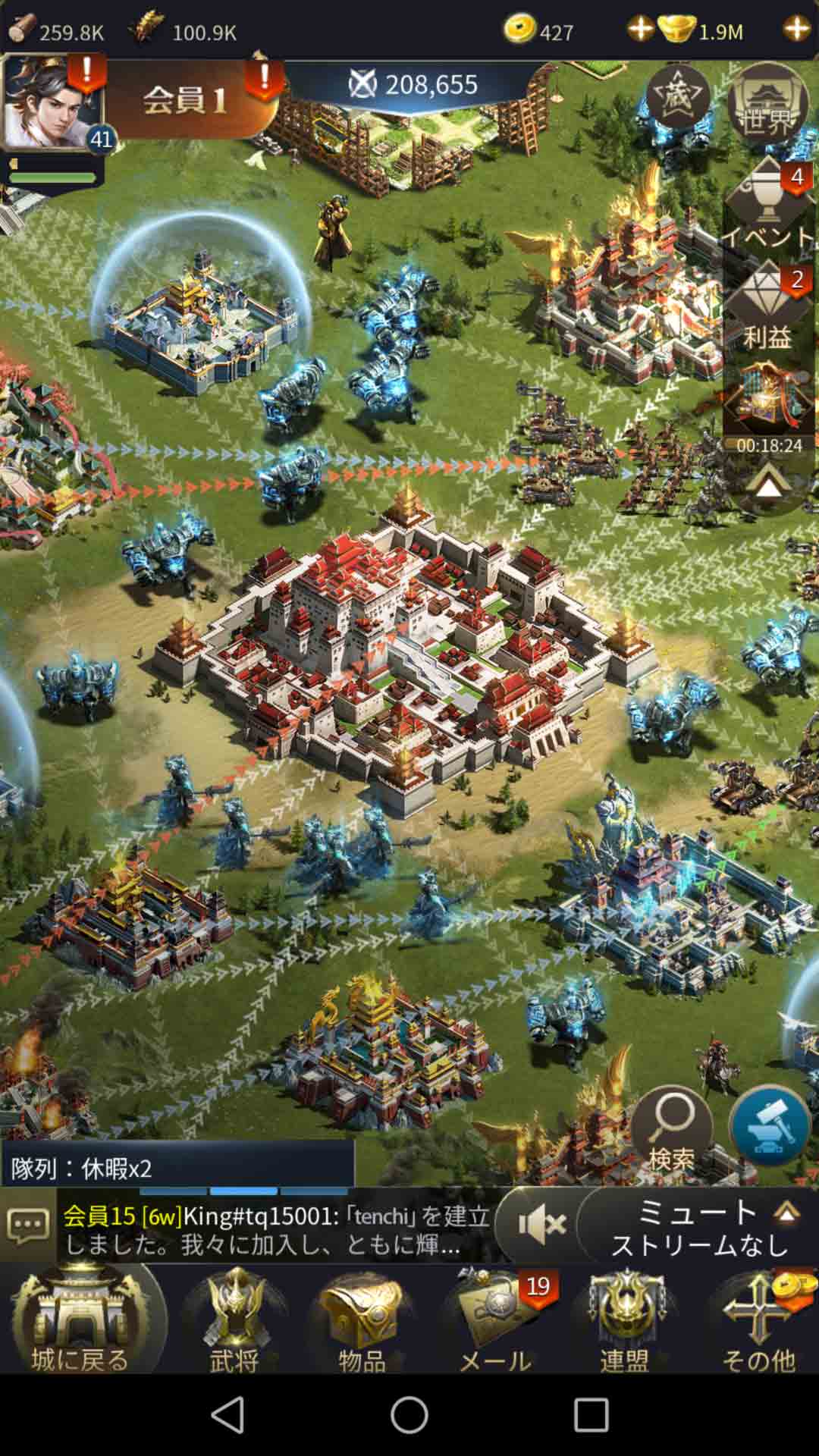
Task: Open the chat speech bubble
Action: tap(28, 1225)
